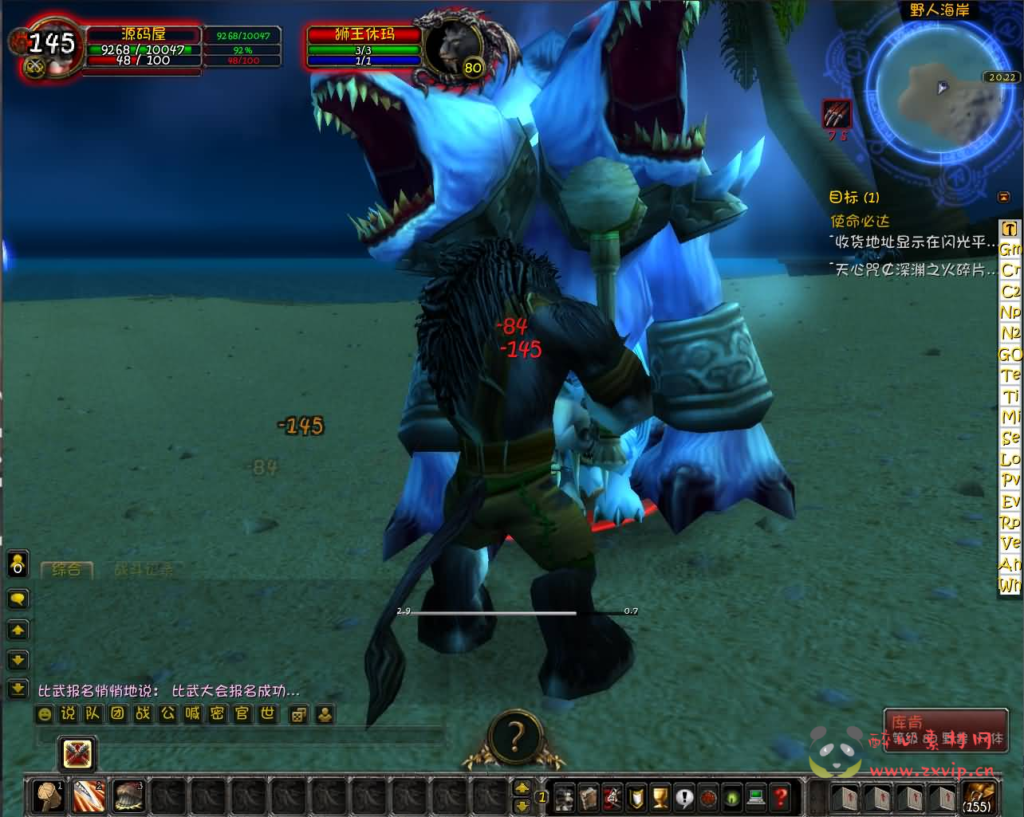
Task: Open the emote smiley face button
Action: (44, 714)
